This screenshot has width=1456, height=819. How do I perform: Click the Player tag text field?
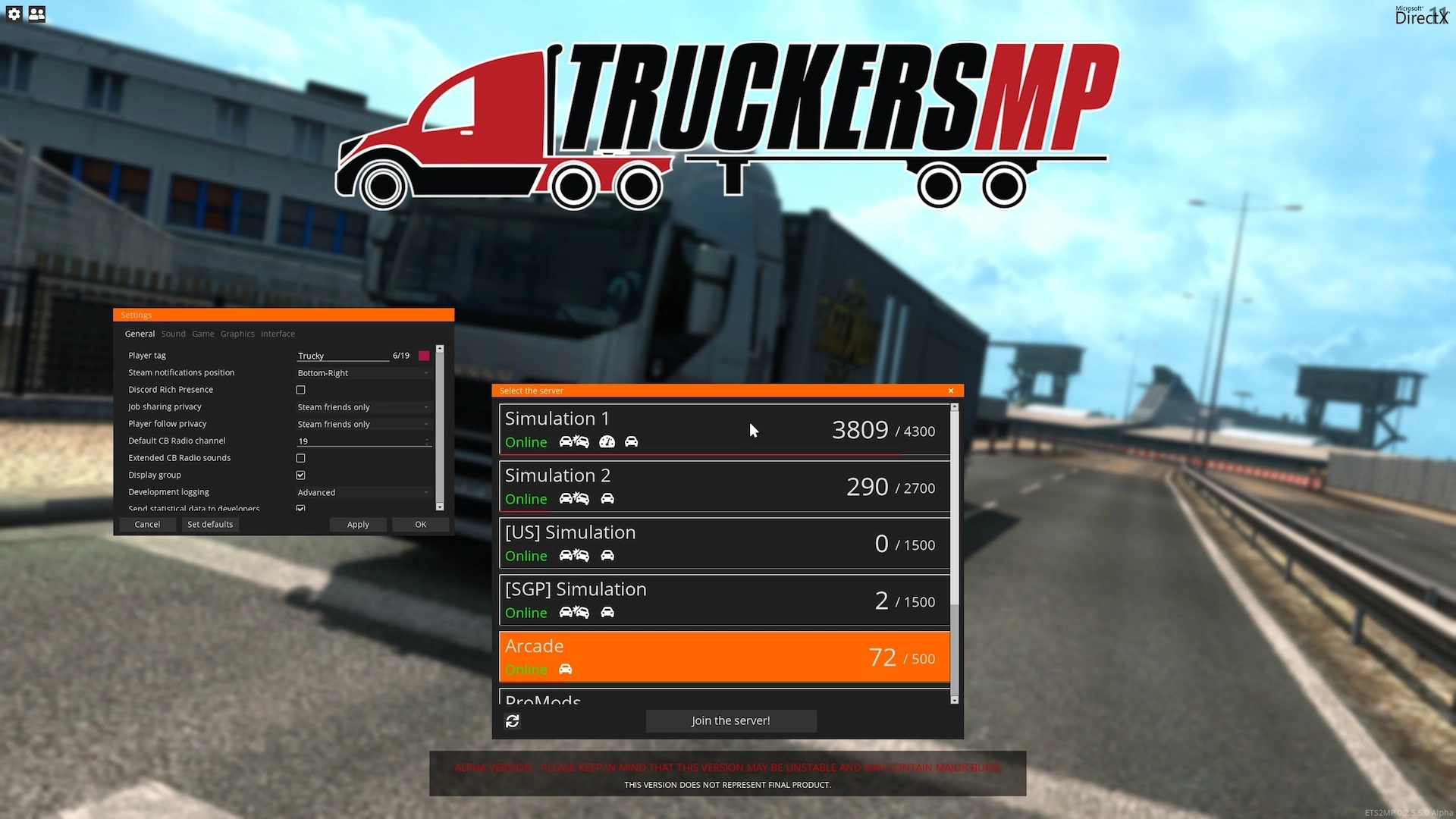click(342, 356)
